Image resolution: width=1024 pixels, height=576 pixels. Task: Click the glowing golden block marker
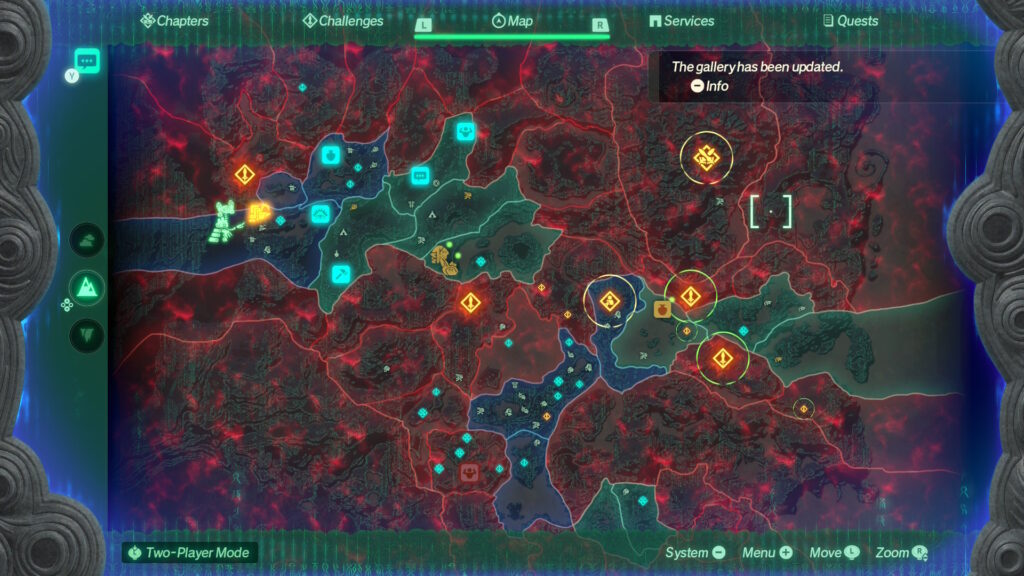(x=258, y=212)
